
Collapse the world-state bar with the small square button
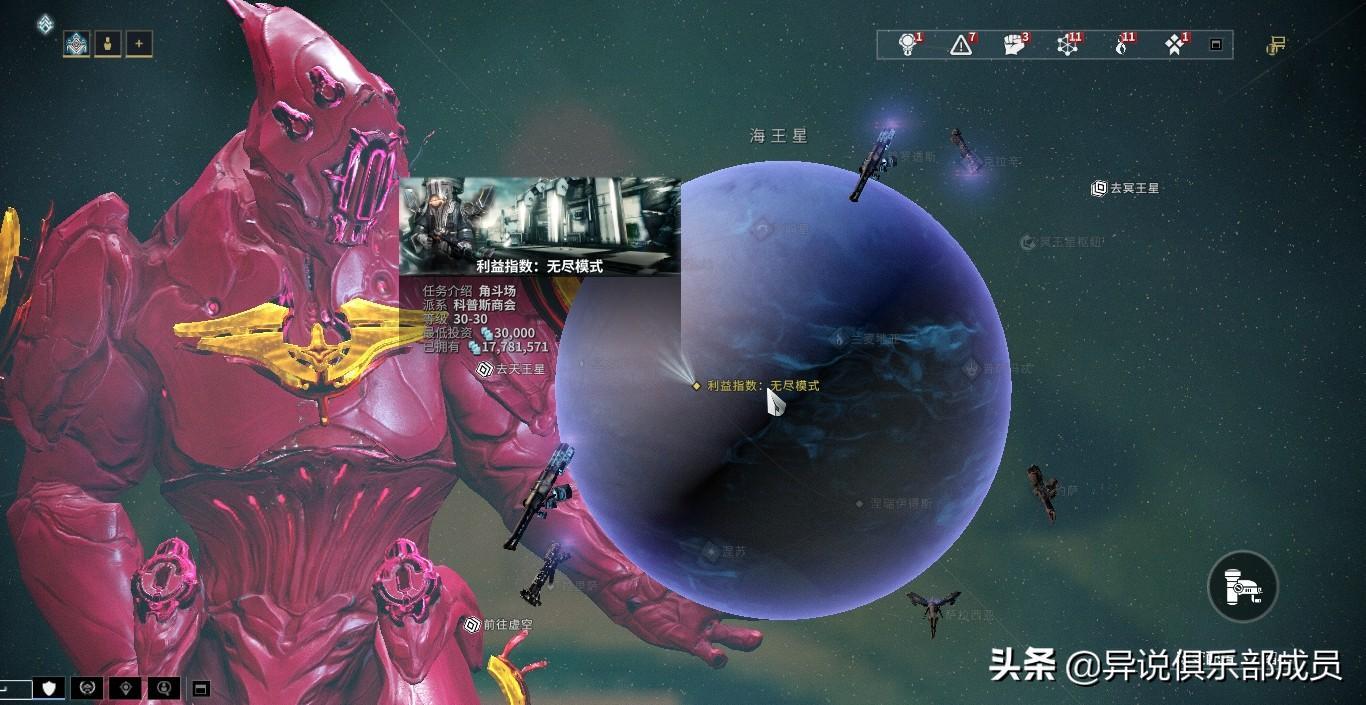(1216, 45)
